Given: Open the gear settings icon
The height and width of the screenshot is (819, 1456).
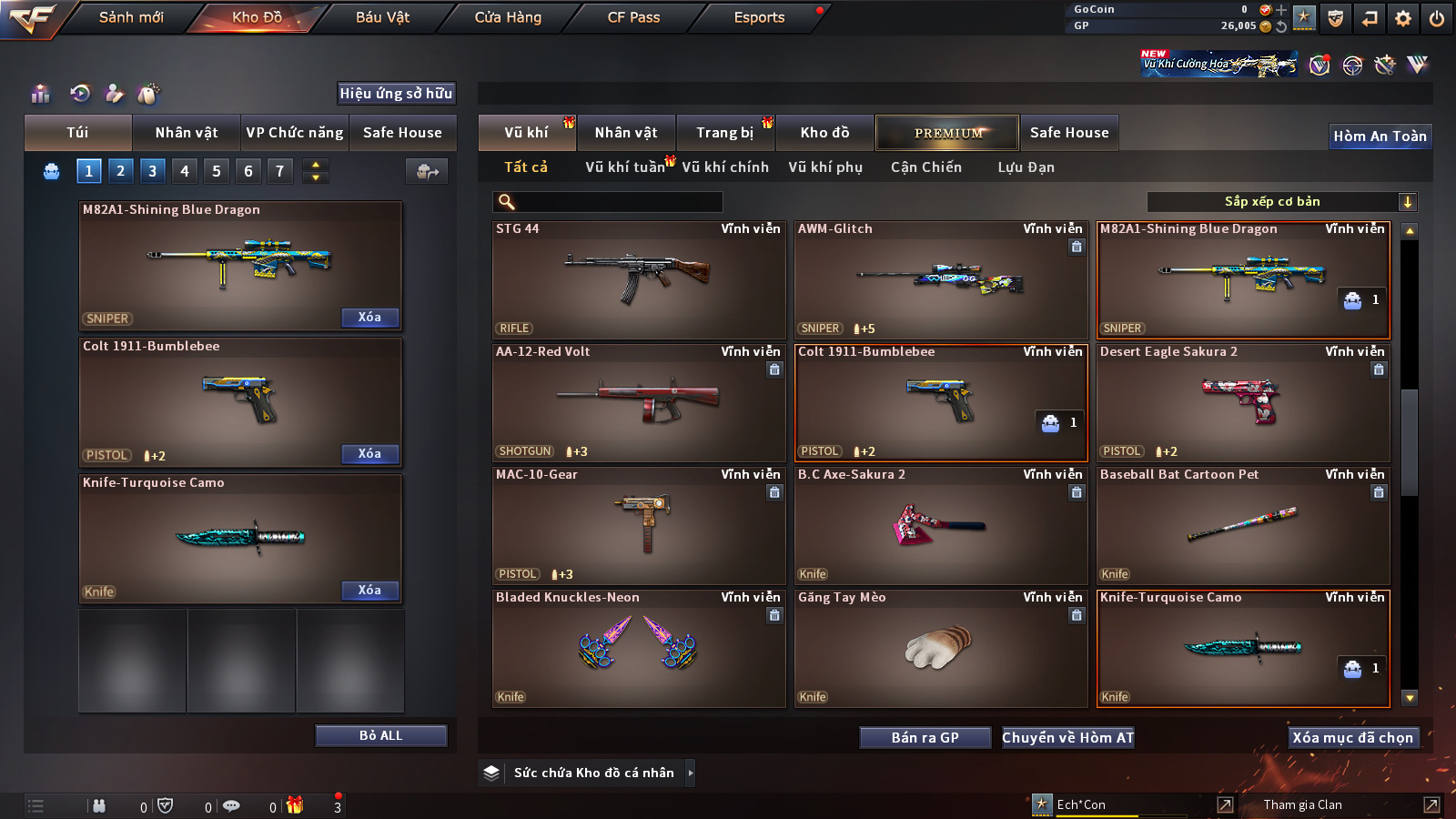Looking at the screenshot, I should pos(1403,18).
